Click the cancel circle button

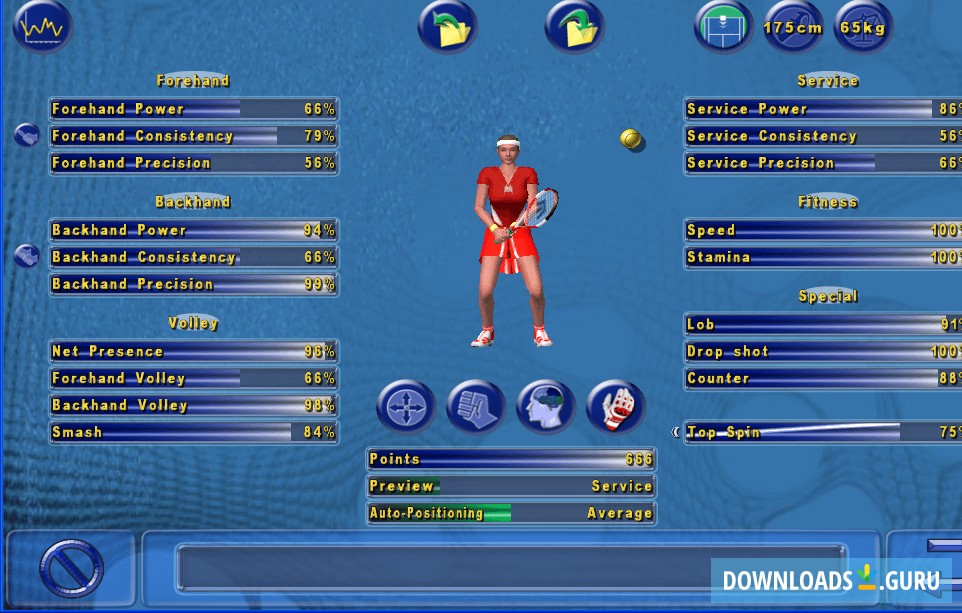click(x=71, y=568)
